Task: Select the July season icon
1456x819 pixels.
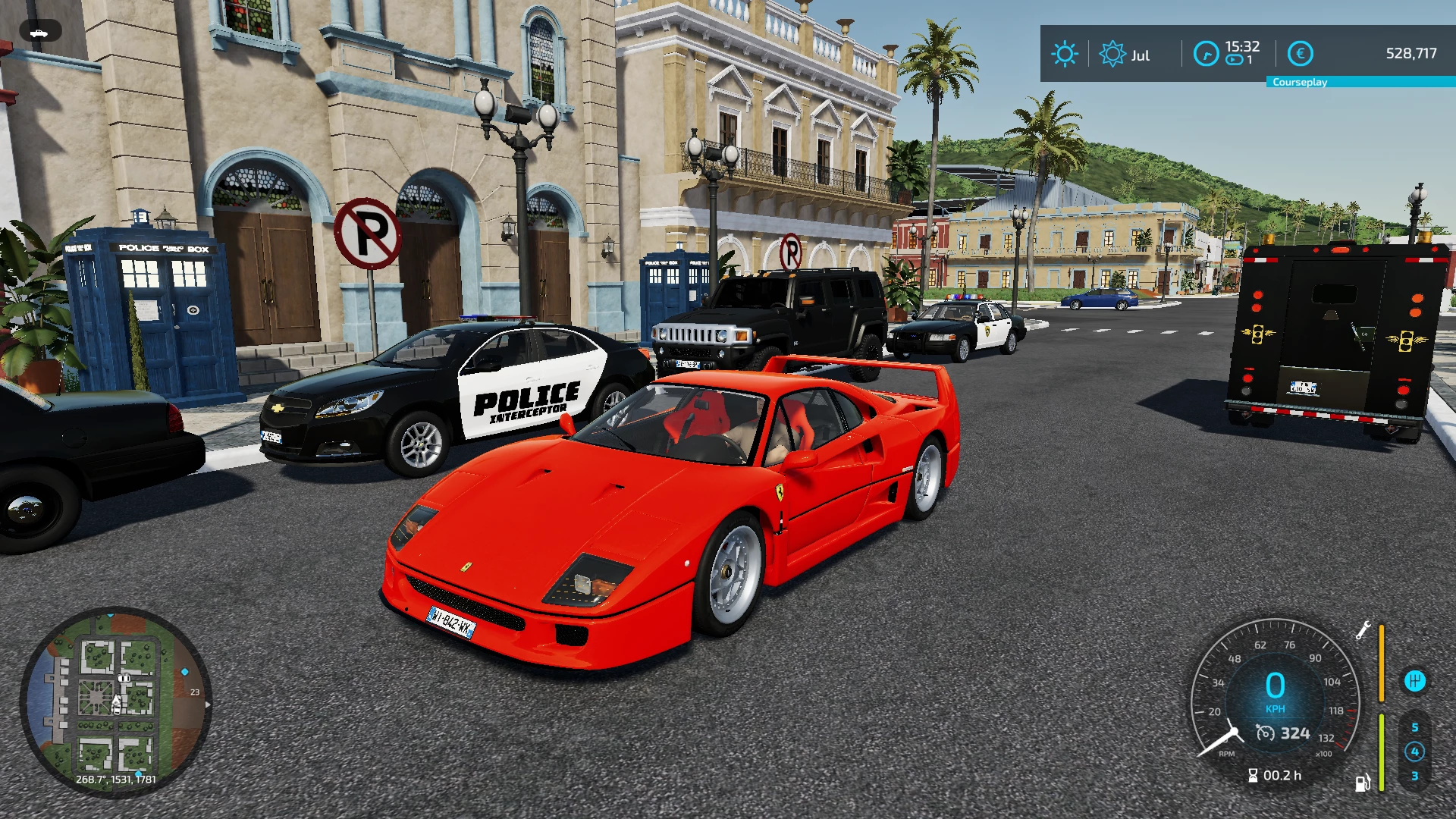Action: [1112, 54]
